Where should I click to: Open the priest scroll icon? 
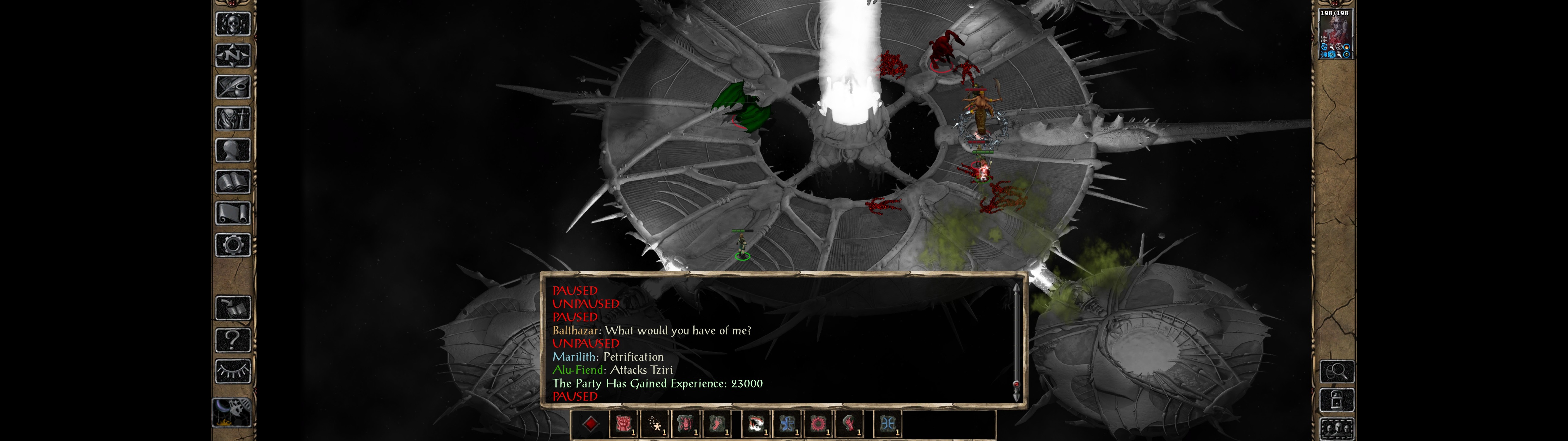click(x=232, y=213)
